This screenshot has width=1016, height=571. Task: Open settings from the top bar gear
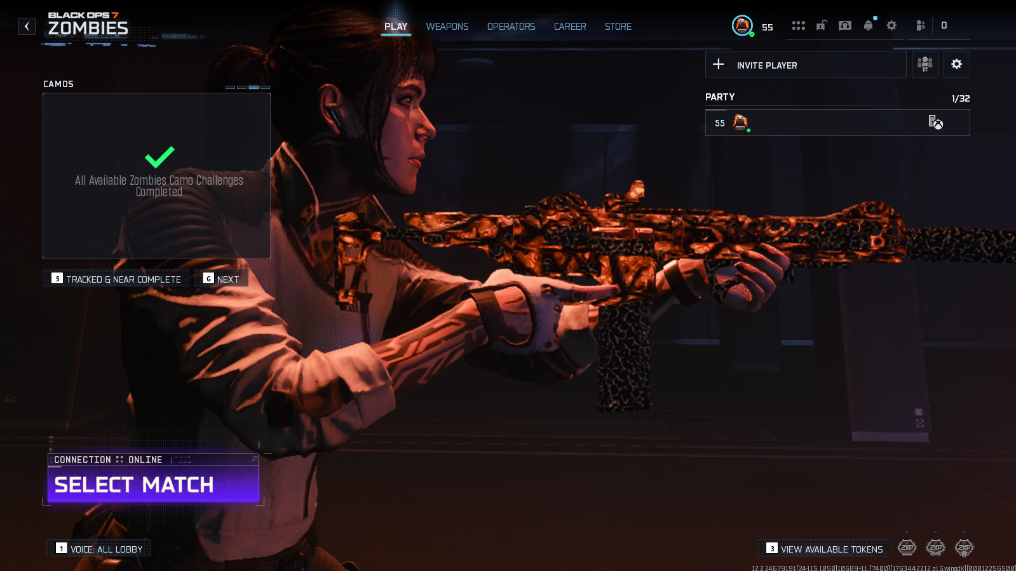[x=892, y=26]
